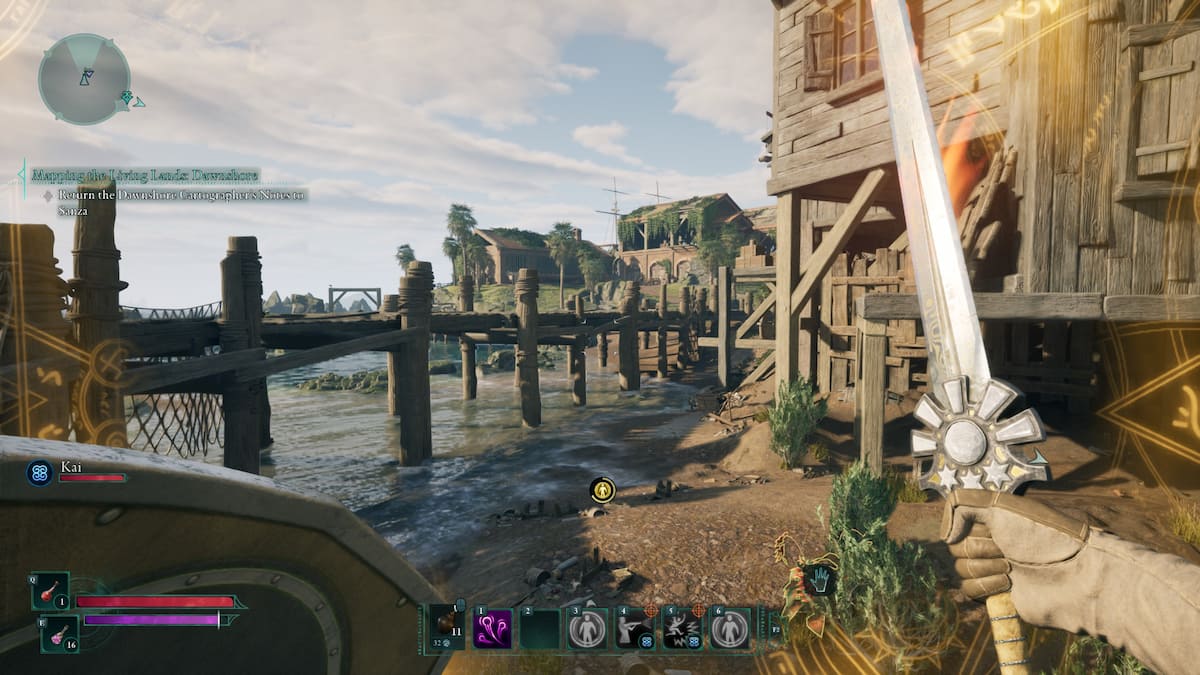Screen dimensions: 1200x675
Task: Click the yellow interaction marker icon
Action: tap(602, 489)
